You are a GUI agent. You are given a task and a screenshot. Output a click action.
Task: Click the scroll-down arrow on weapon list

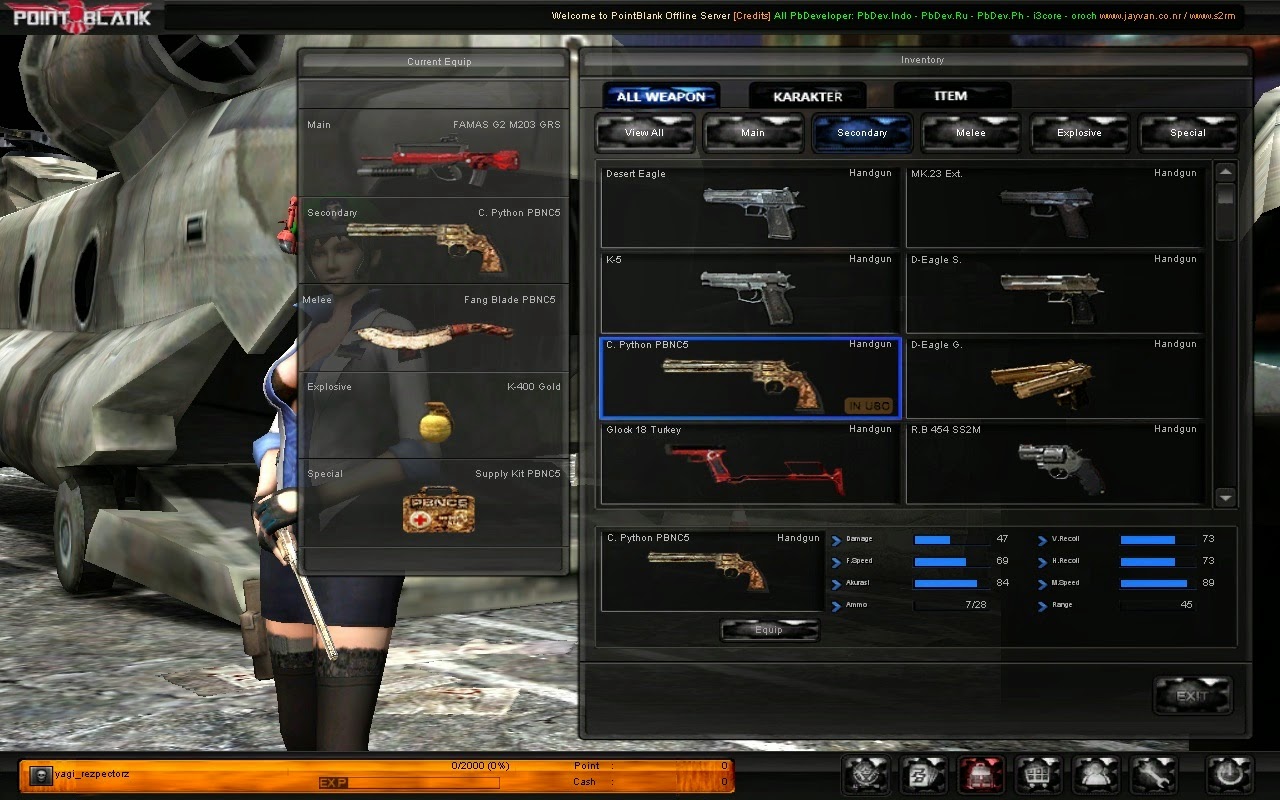coord(1223,497)
